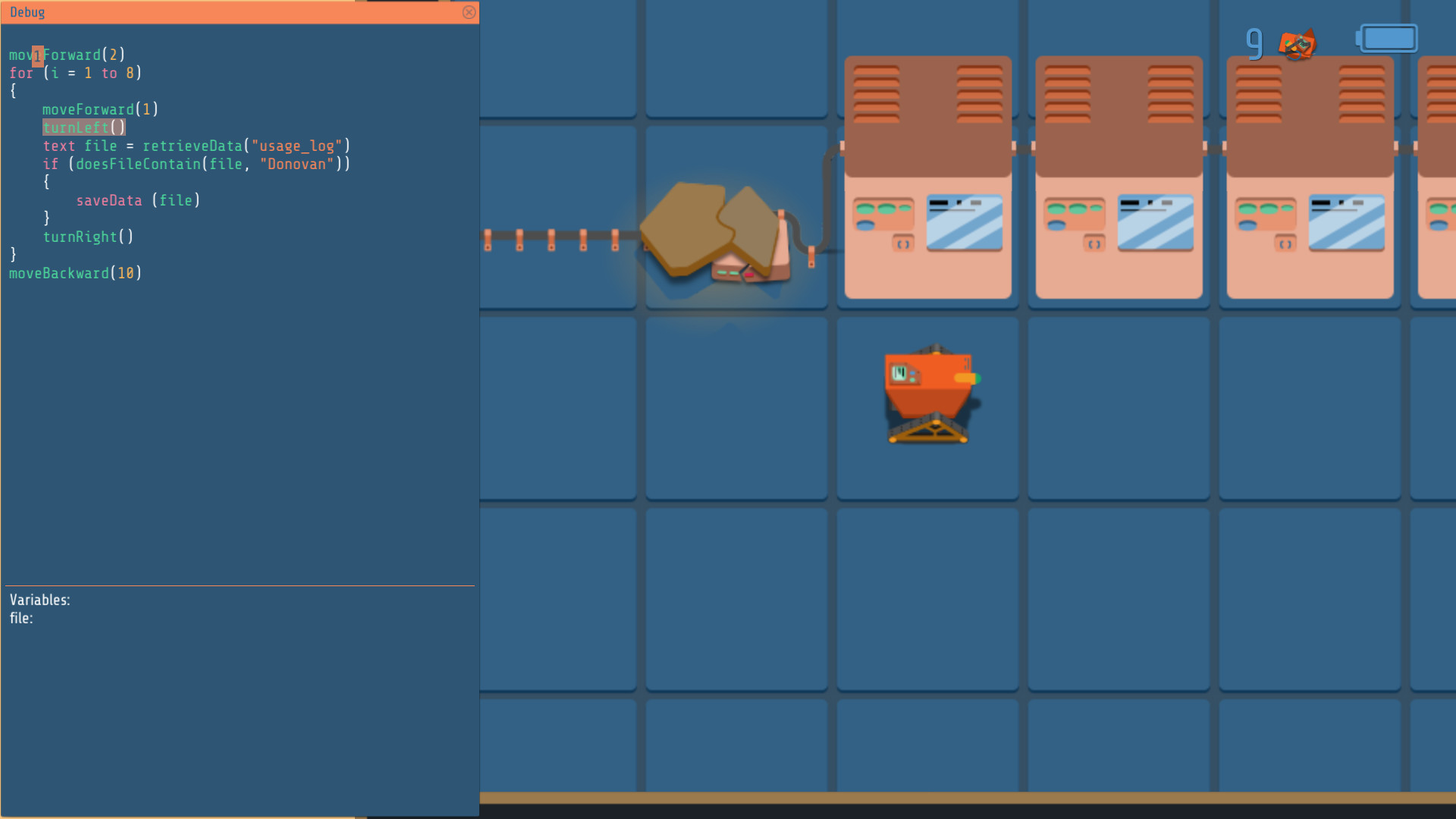
Task: Click the Variables section header
Action: point(39,599)
